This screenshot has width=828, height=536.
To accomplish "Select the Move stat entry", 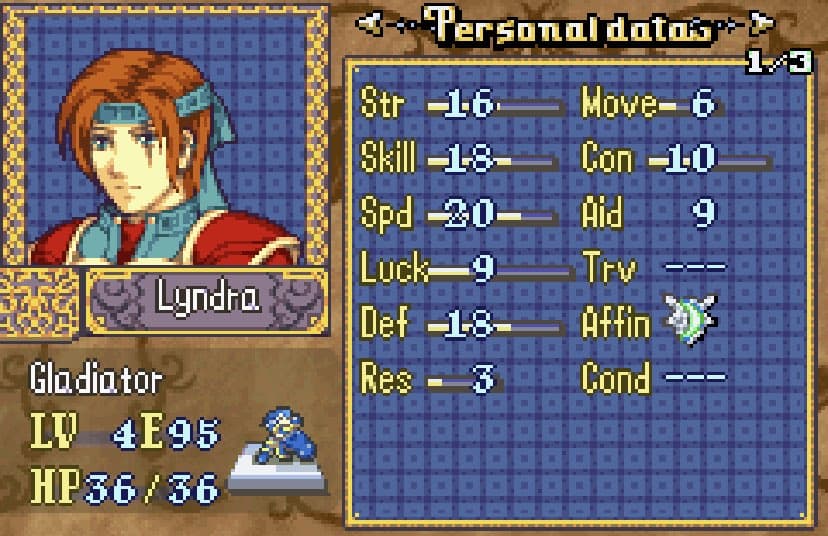I will point(652,105).
